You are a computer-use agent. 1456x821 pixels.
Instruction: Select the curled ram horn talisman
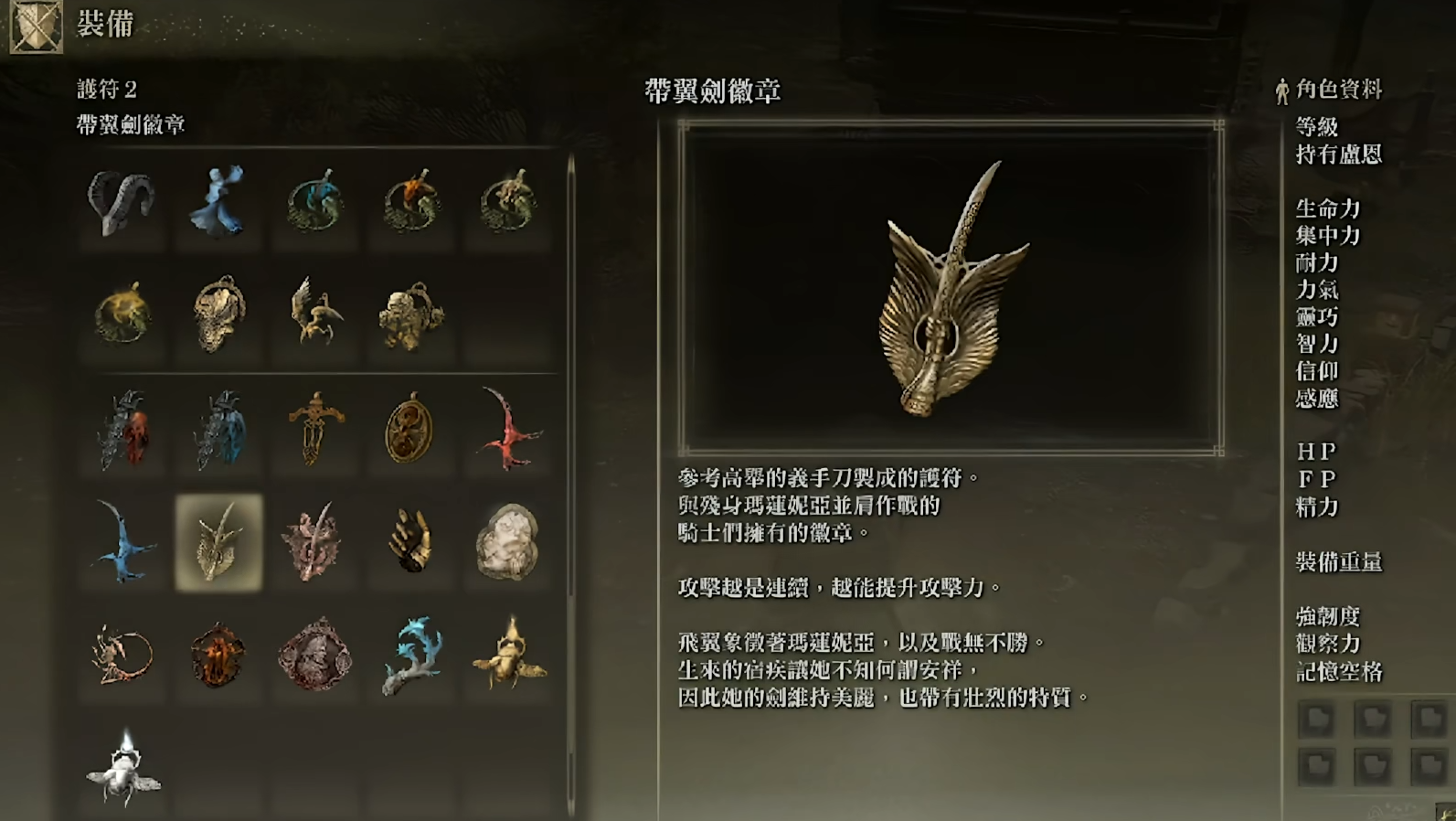[122, 203]
